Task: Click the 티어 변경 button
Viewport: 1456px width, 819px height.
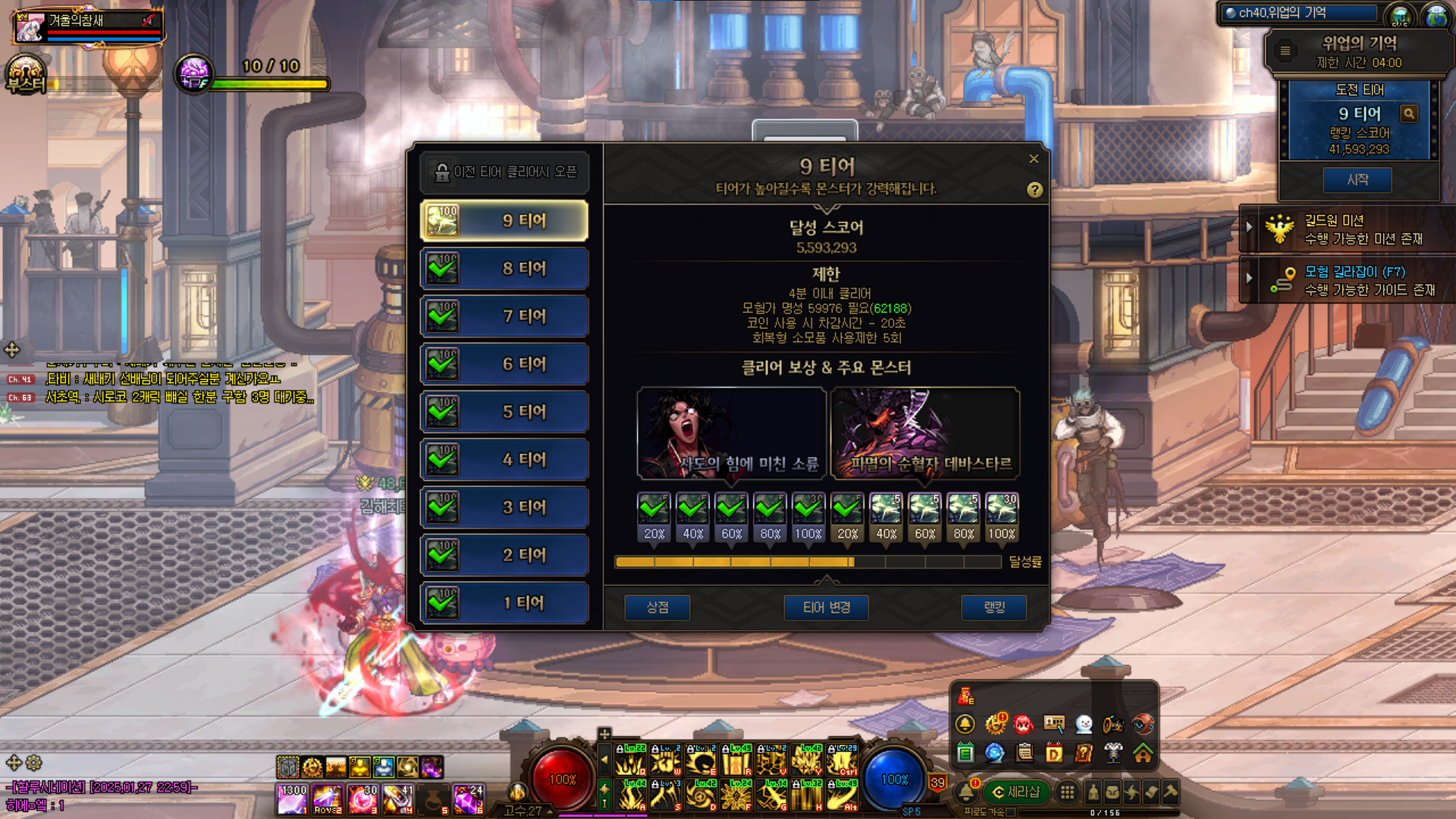Action: [x=826, y=607]
